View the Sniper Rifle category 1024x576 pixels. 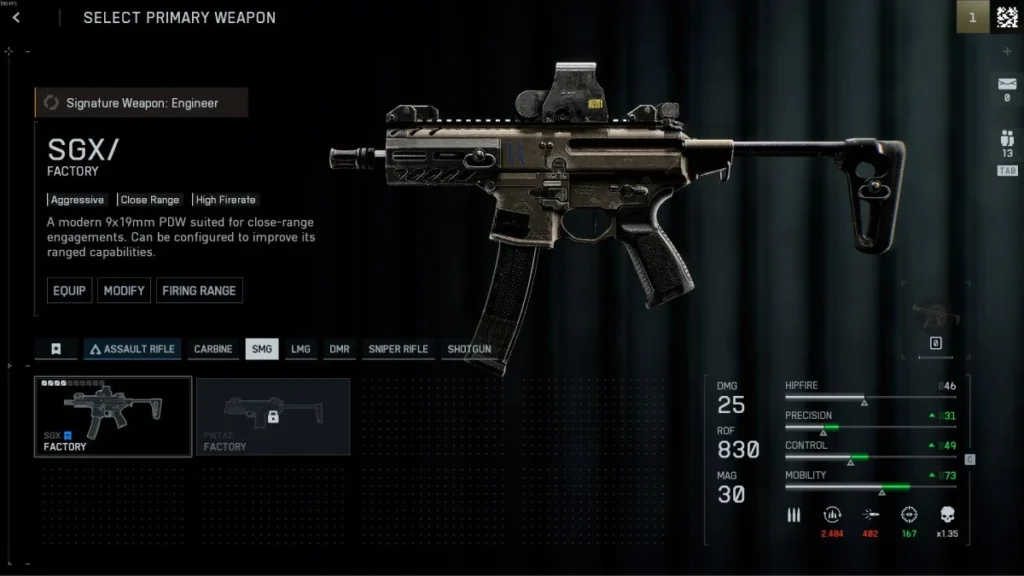coord(398,349)
